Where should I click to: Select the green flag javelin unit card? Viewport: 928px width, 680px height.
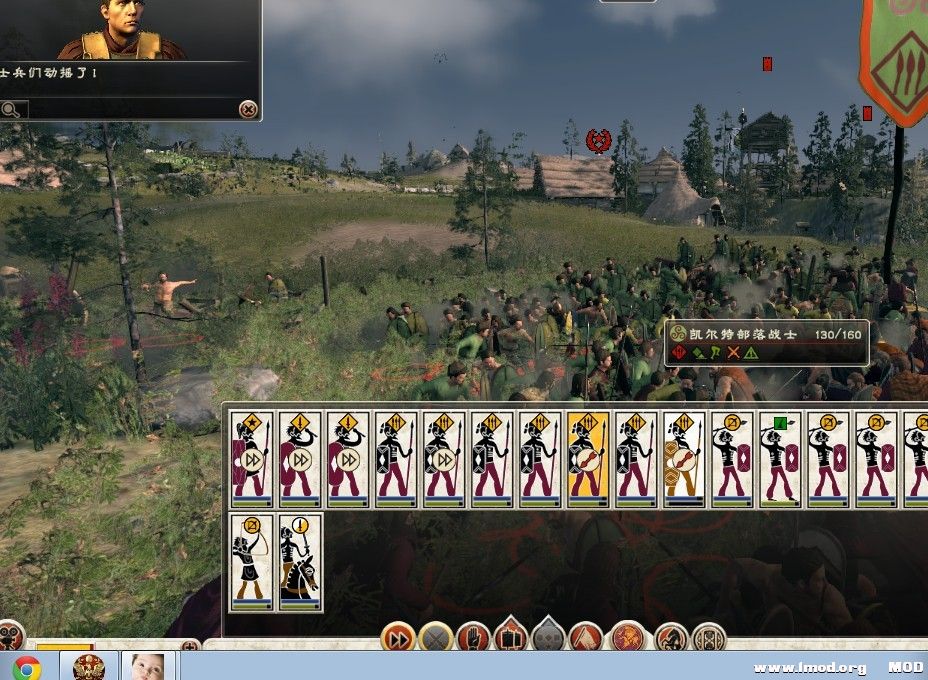click(x=780, y=460)
